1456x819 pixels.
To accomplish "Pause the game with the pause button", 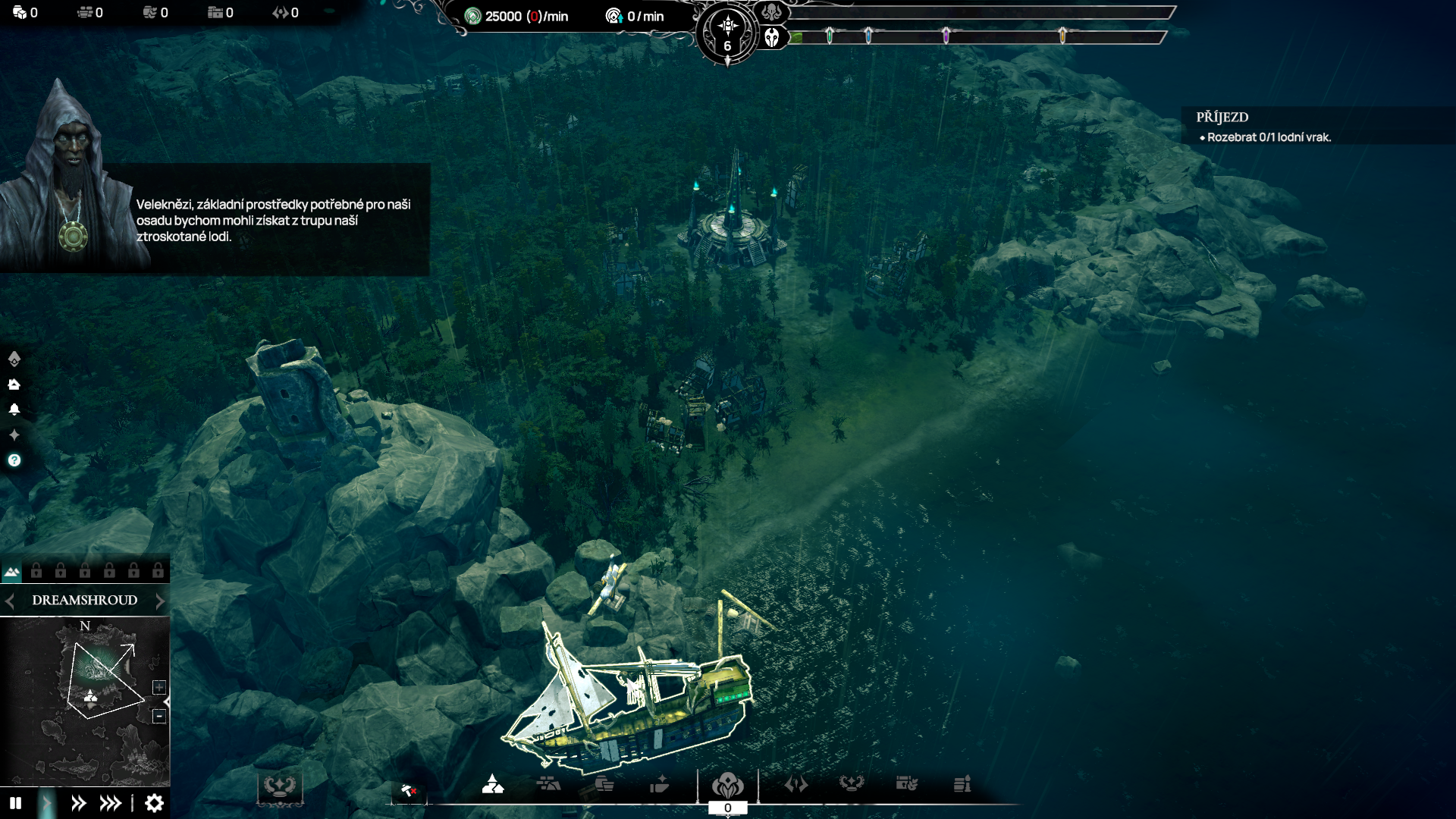I will point(15,803).
